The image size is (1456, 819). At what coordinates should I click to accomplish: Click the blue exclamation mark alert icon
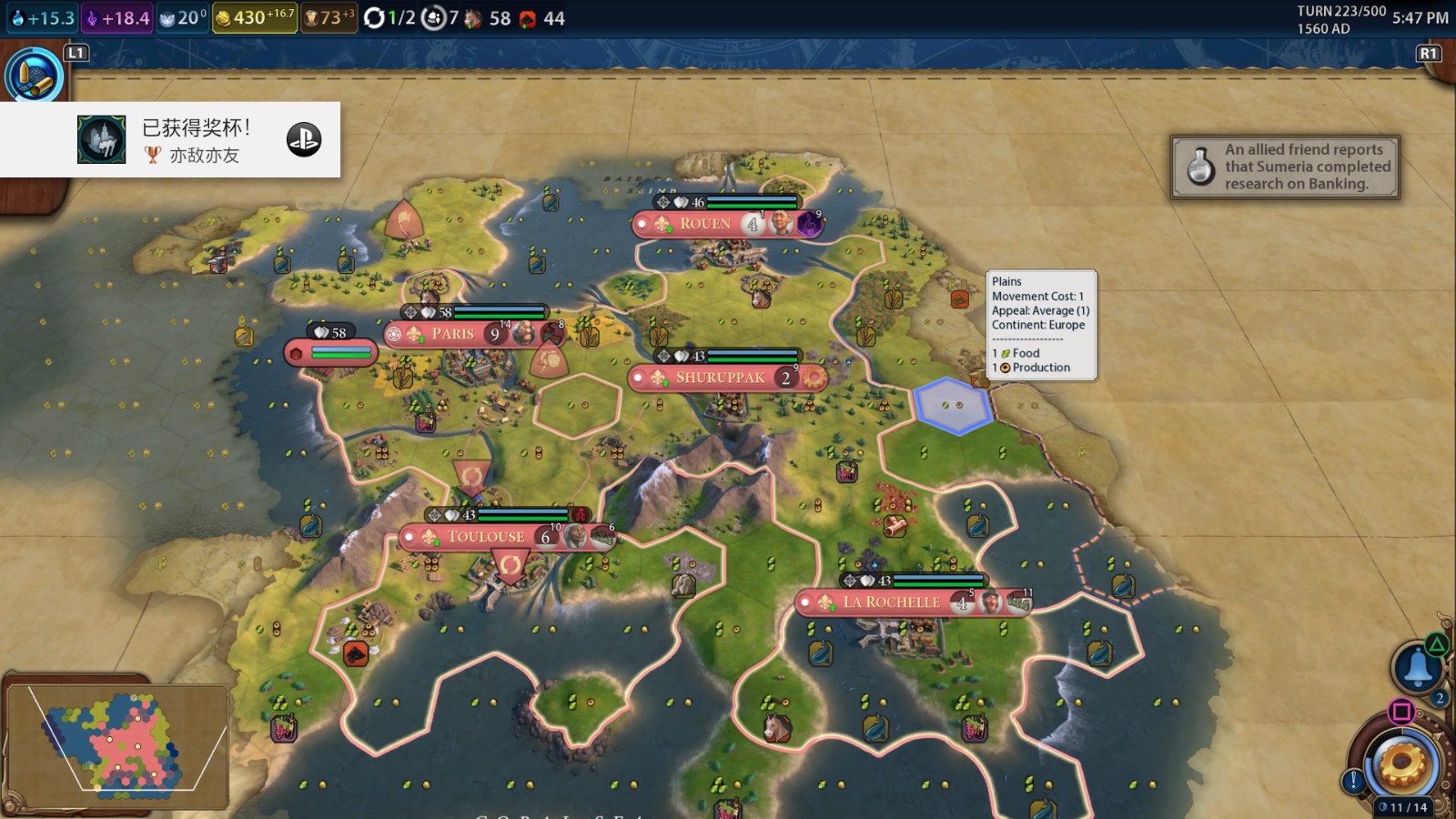(x=1353, y=781)
